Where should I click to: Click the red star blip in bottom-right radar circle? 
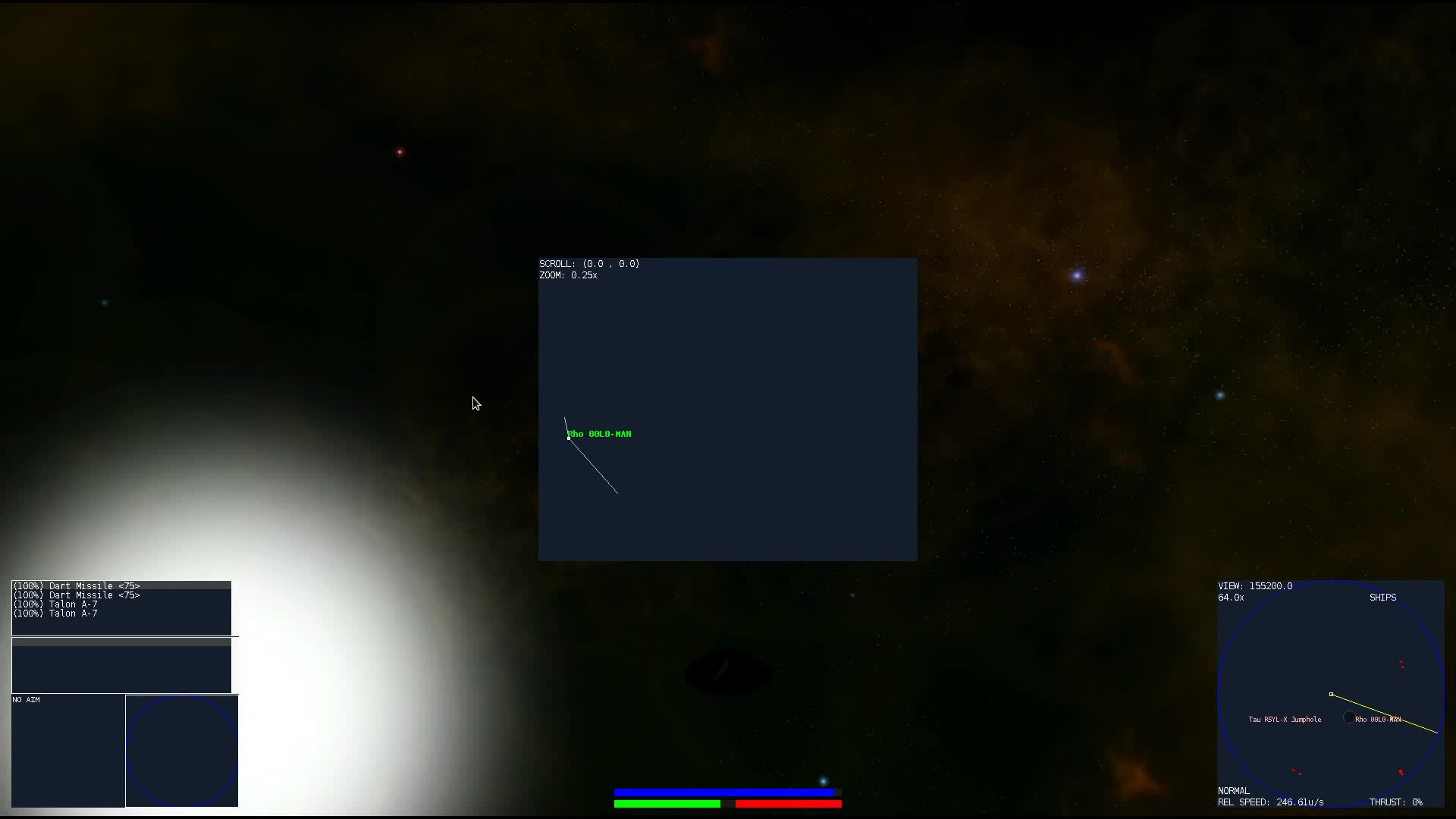point(1400,771)
